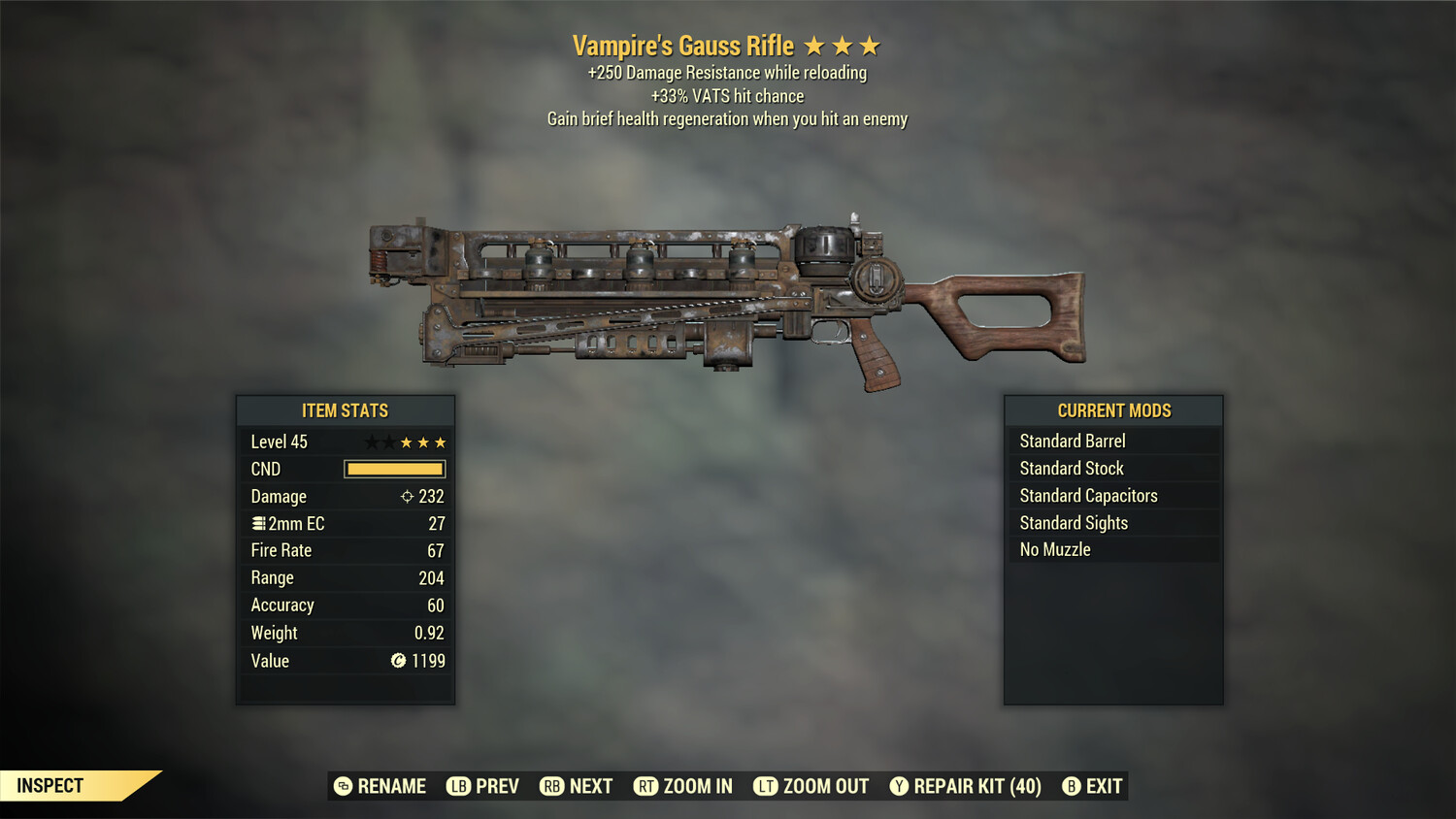Image resolution: width=1456 pixels, height=819 pixels.
Task: Click the ammo icon beside 2mm EC
Action: (258, 523)
